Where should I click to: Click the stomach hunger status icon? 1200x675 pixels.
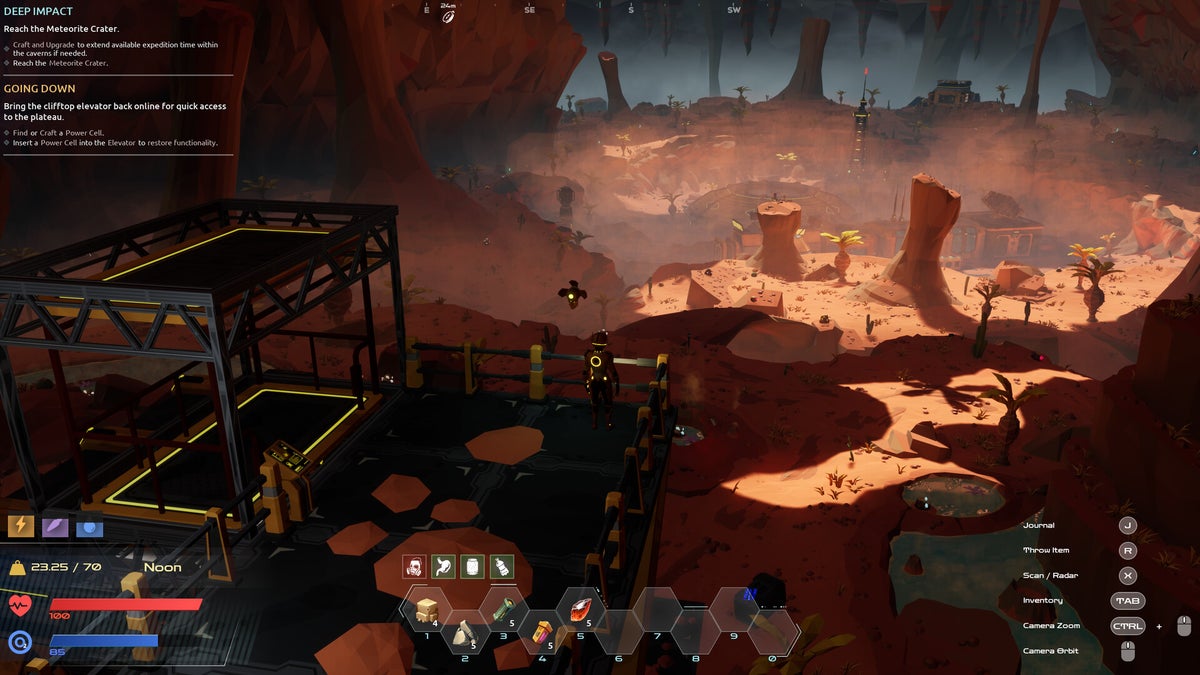[x=444, y=567]
